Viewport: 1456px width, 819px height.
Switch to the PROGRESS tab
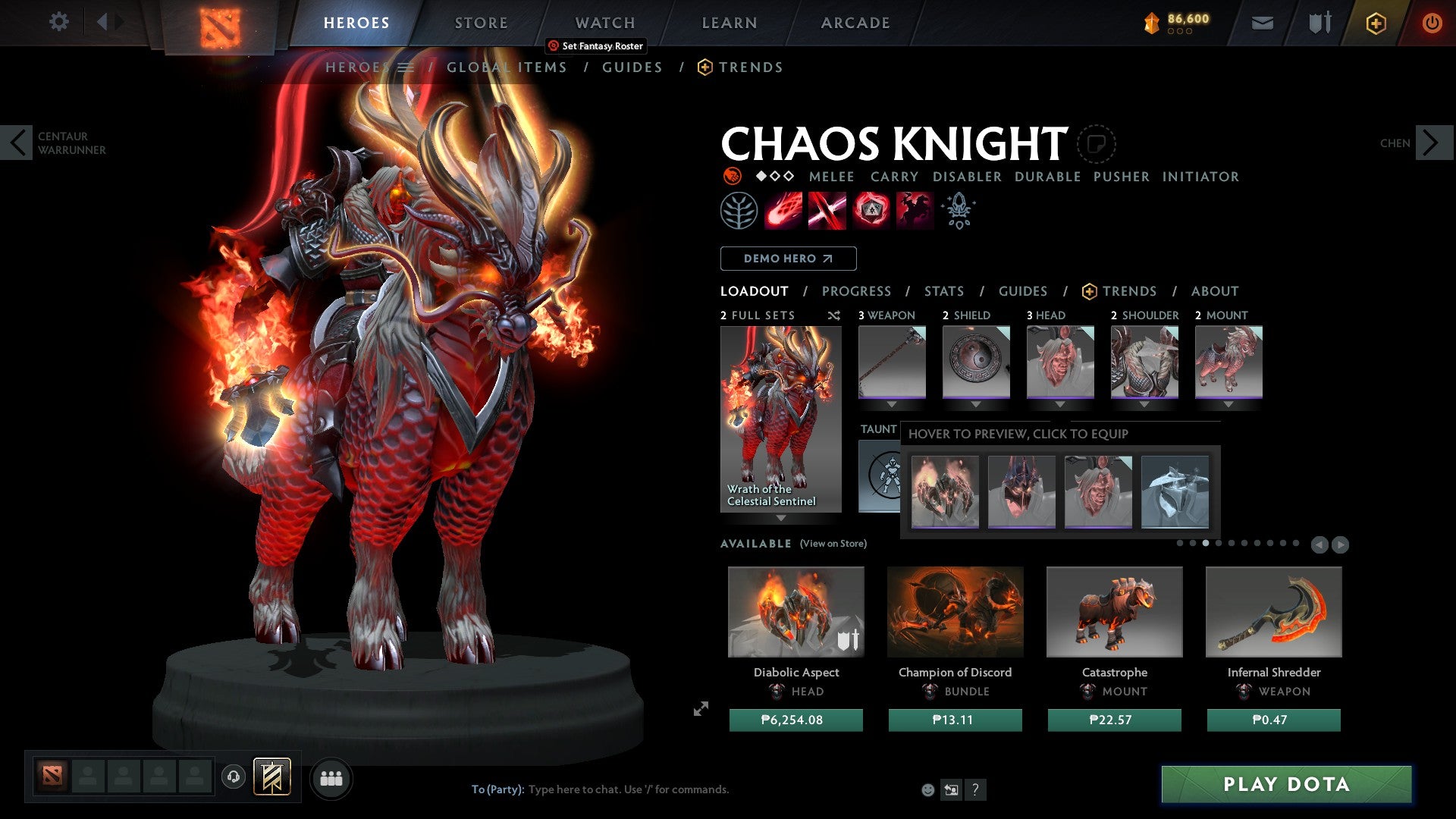pos(857,290)
